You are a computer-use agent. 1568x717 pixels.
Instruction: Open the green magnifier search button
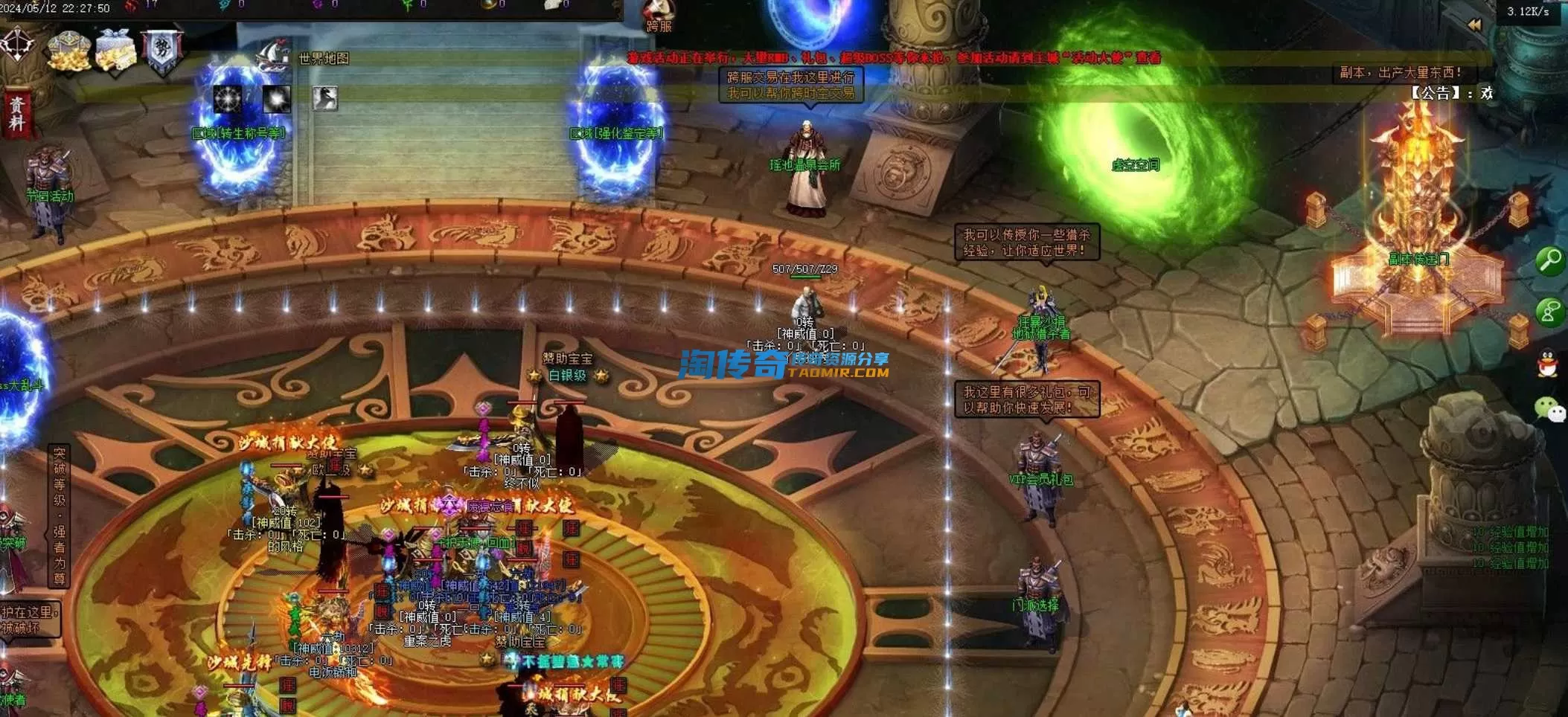(1550, 261)
